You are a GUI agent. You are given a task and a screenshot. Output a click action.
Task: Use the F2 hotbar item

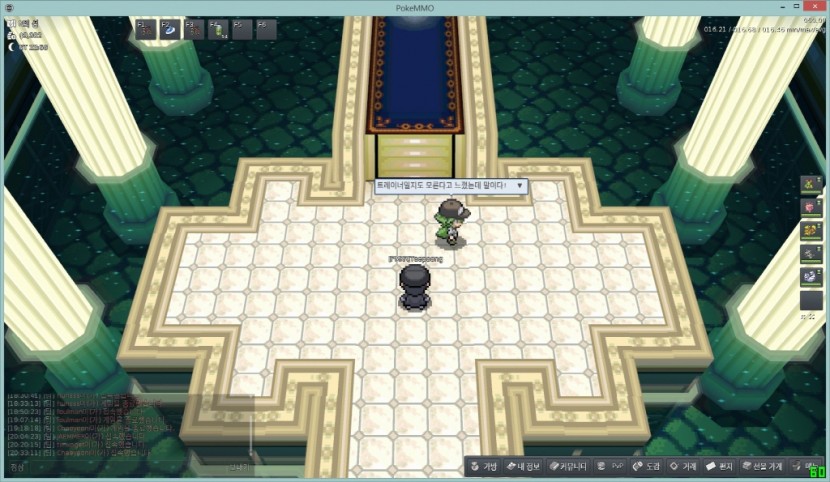tap(170, 30)
